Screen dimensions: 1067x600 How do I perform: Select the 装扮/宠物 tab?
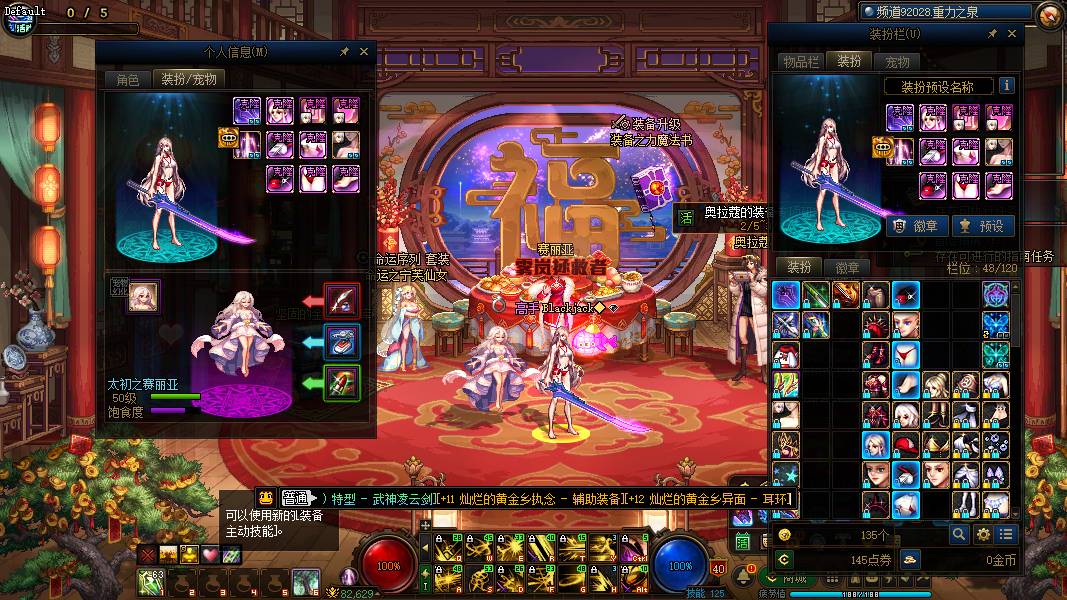(188, 79)
